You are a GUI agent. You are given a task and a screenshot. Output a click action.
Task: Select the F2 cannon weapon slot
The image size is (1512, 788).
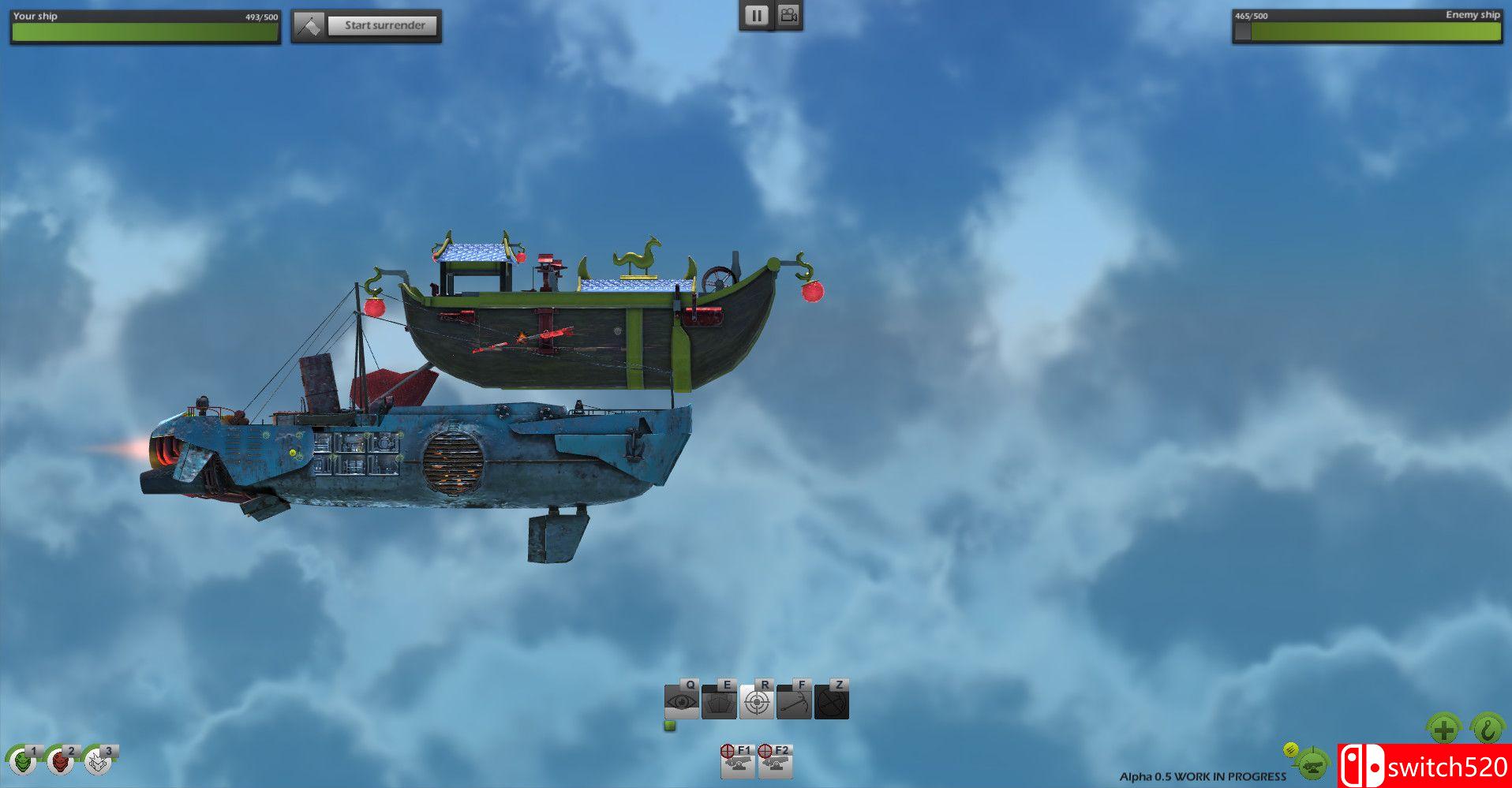click(x=776, y=760)
